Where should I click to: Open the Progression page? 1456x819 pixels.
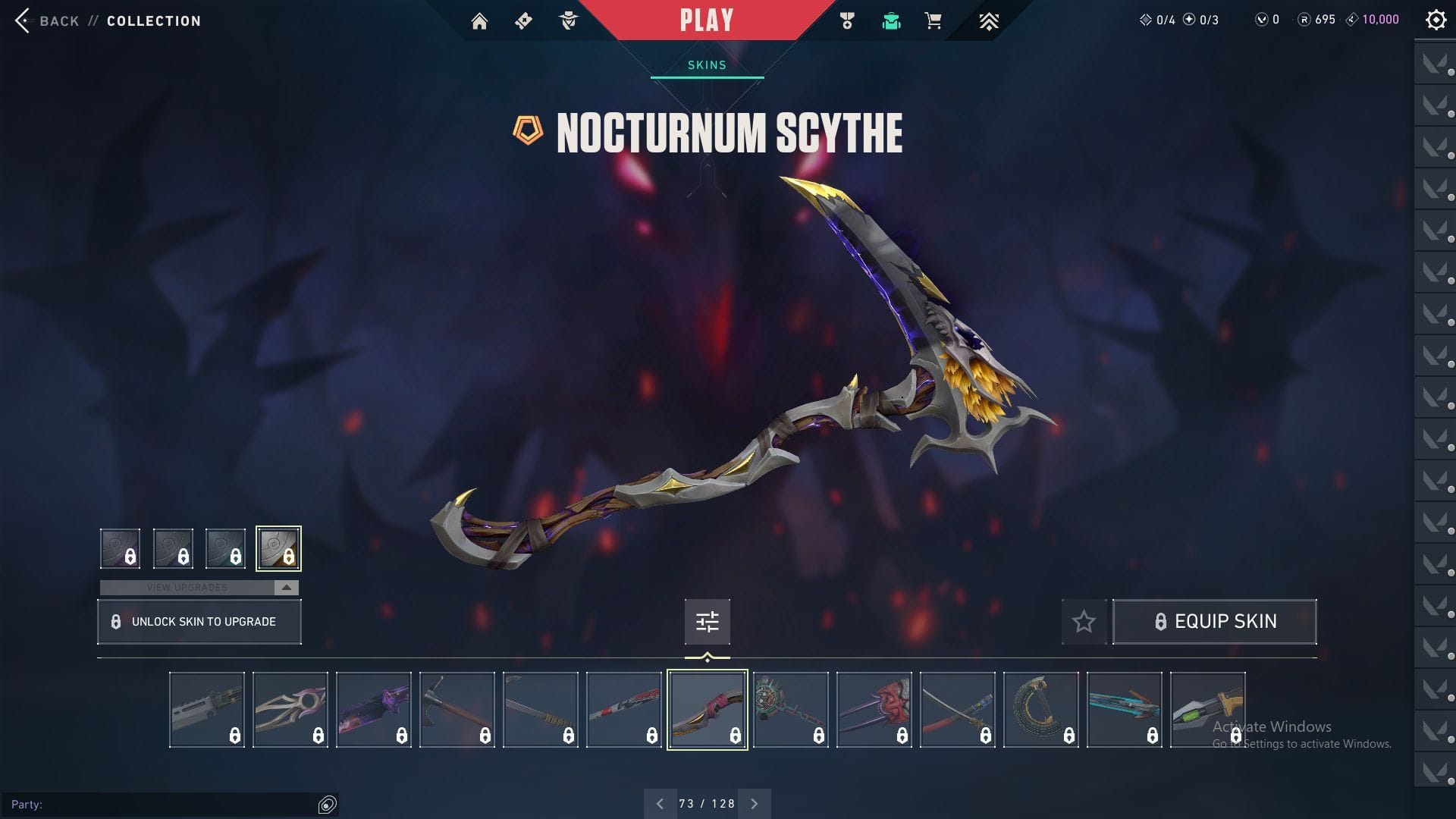click(x=989, y=20)
